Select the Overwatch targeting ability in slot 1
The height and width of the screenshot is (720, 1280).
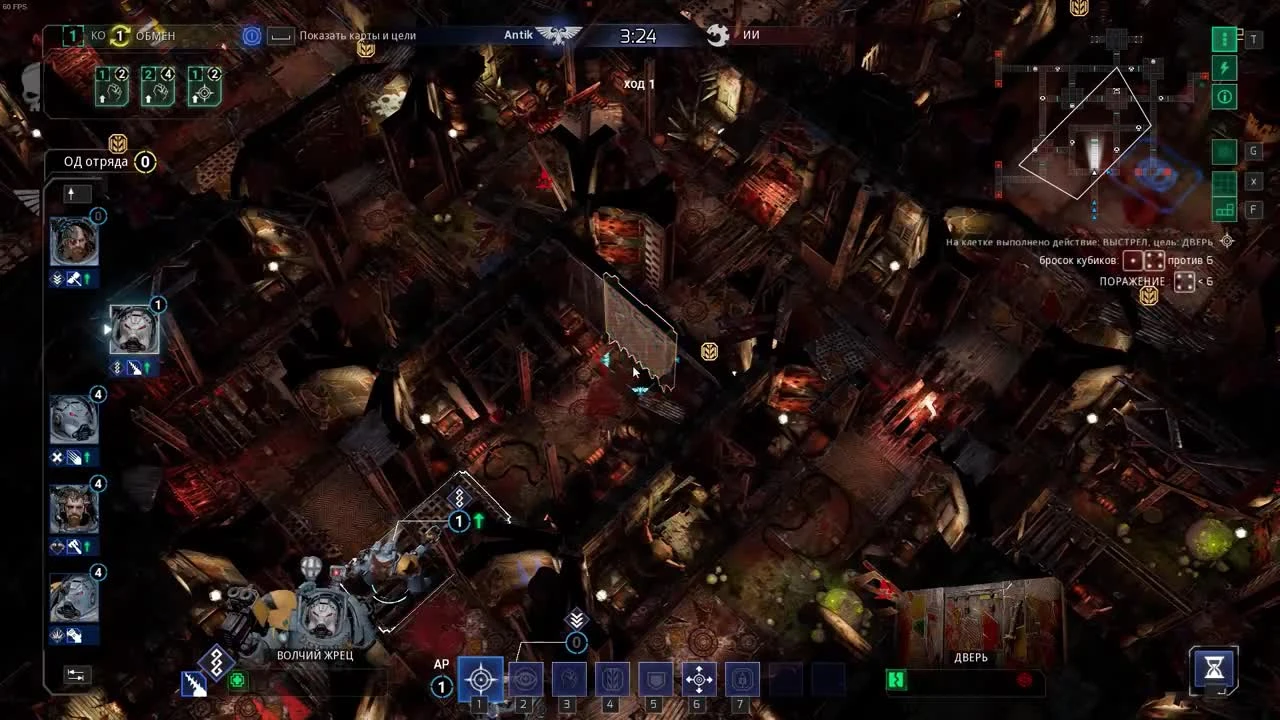pyautogui.click(x=481, y=680)
